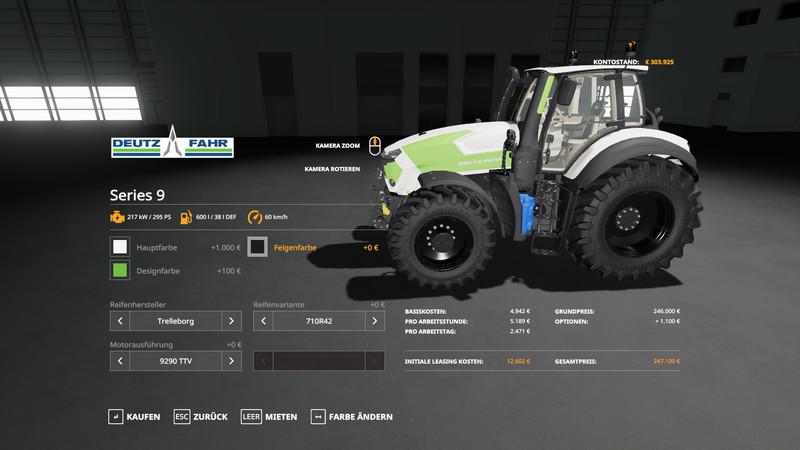Activate the Farbe ändern option
The height and width of the screenshot is (450, 800).
[x=352, y=416]
